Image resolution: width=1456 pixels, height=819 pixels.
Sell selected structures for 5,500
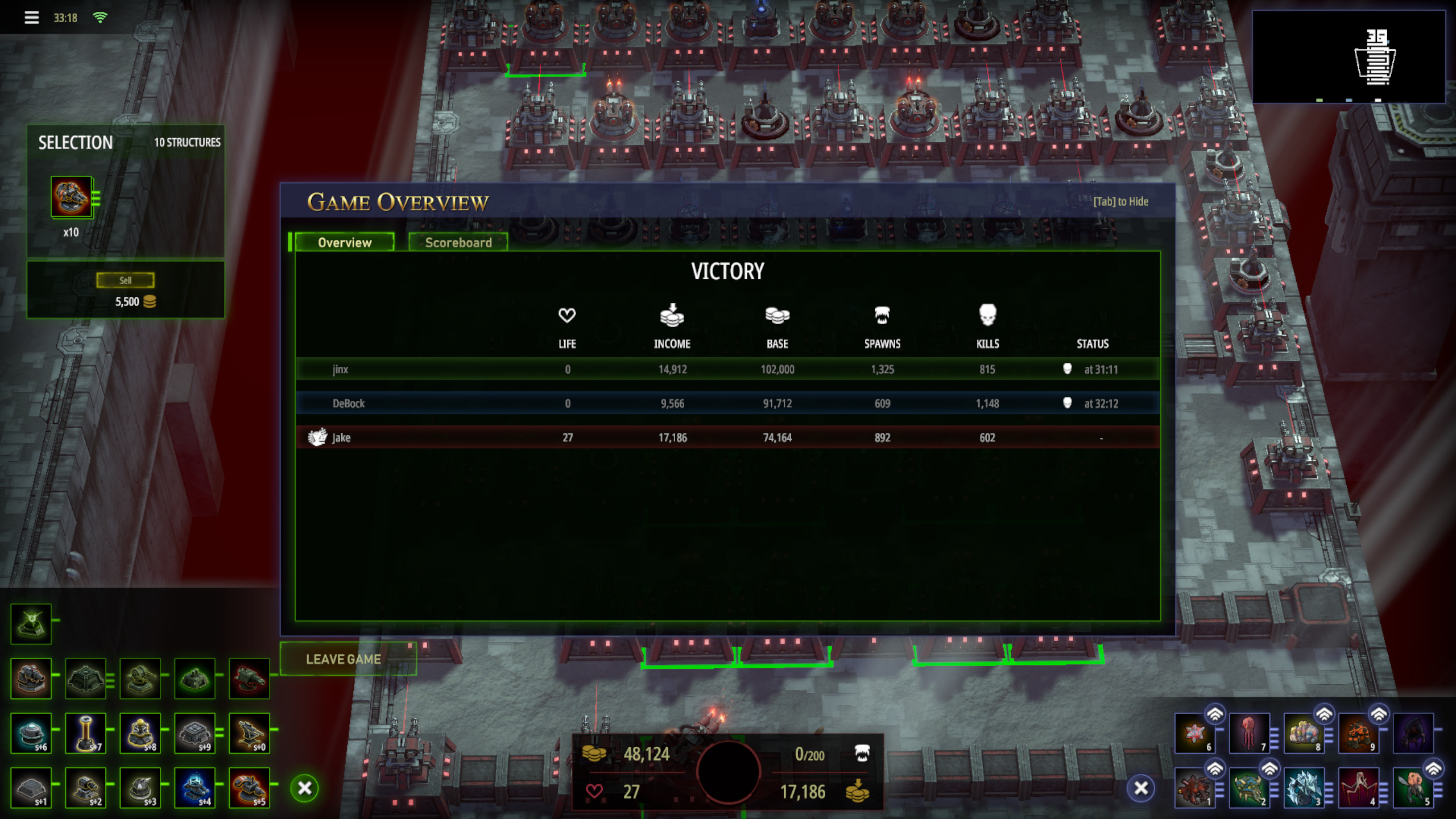point(125,280)
